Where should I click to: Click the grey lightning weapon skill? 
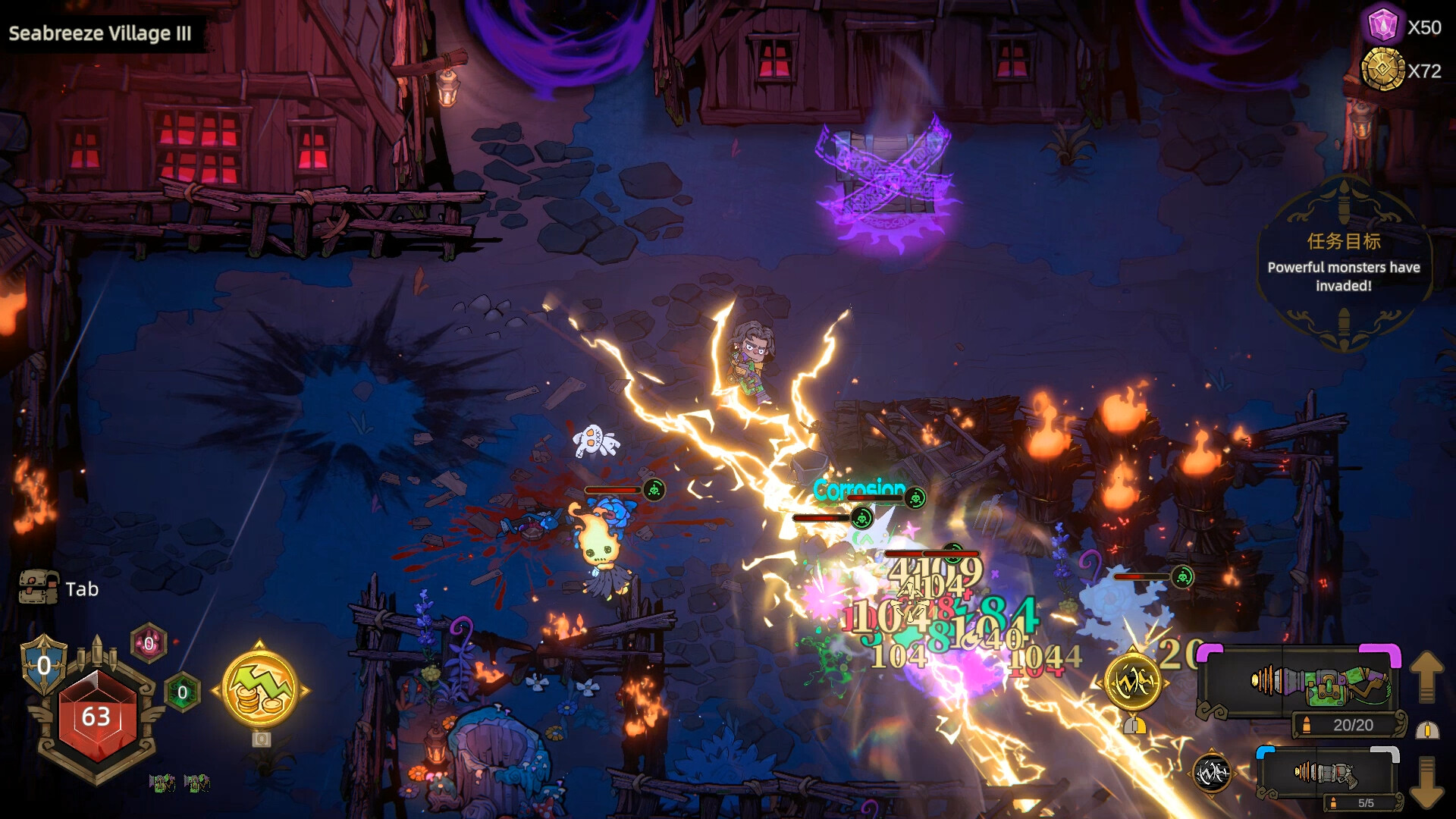pos(1211,773)
